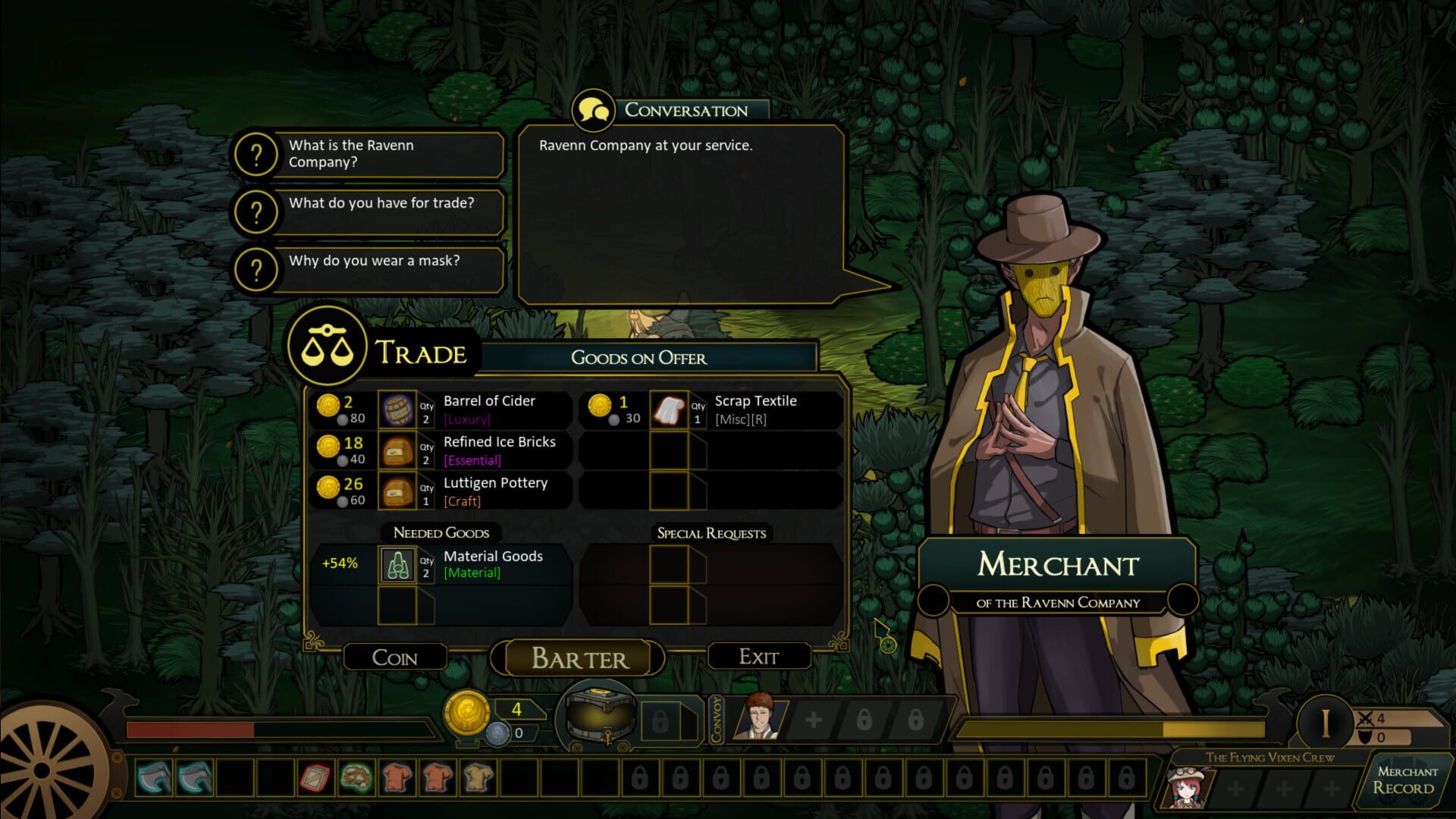
Task: Pick the tan shirt in inventory
Action: coord(478,777)
